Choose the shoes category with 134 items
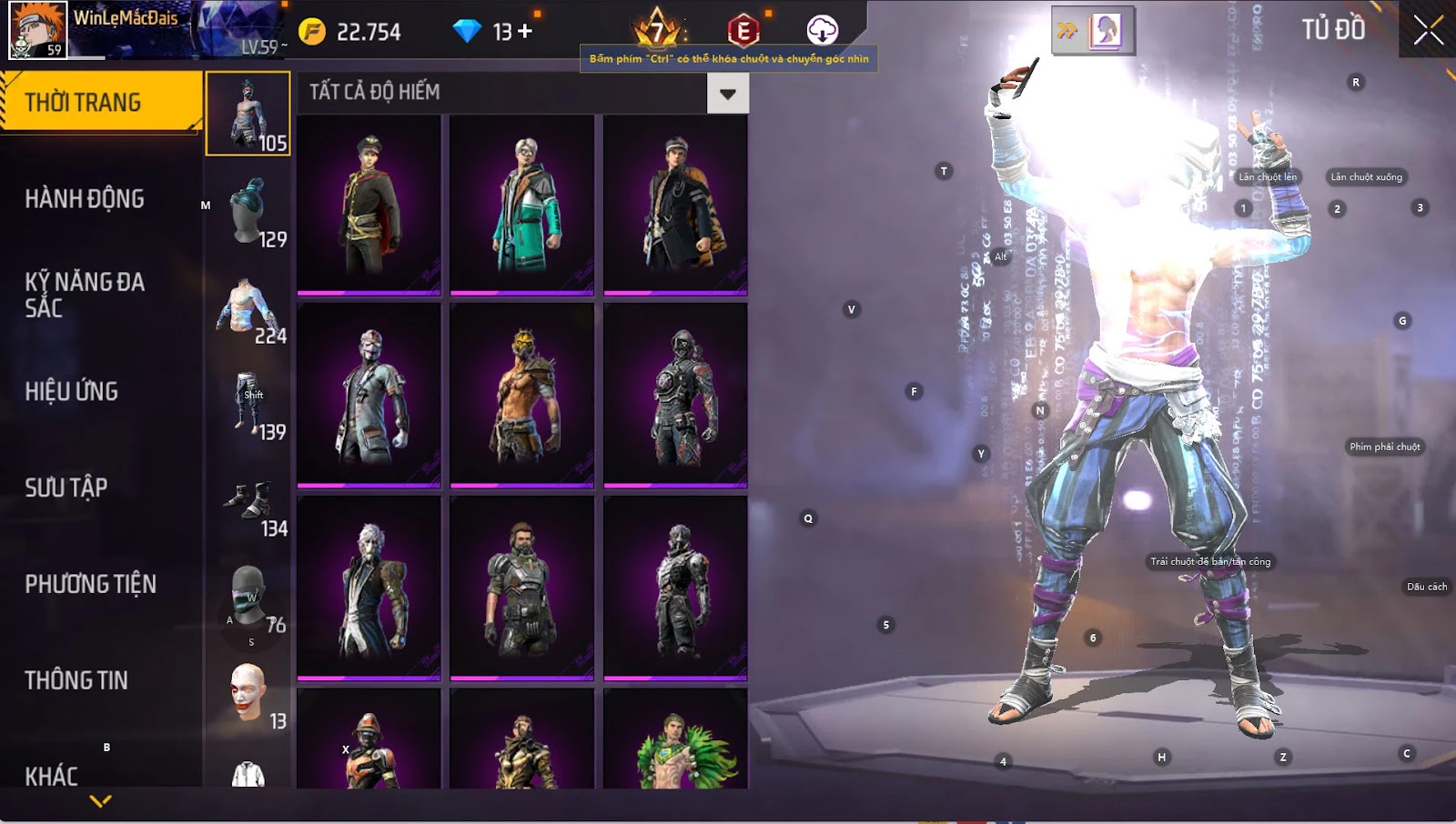1456x824 pixels. 248,505
